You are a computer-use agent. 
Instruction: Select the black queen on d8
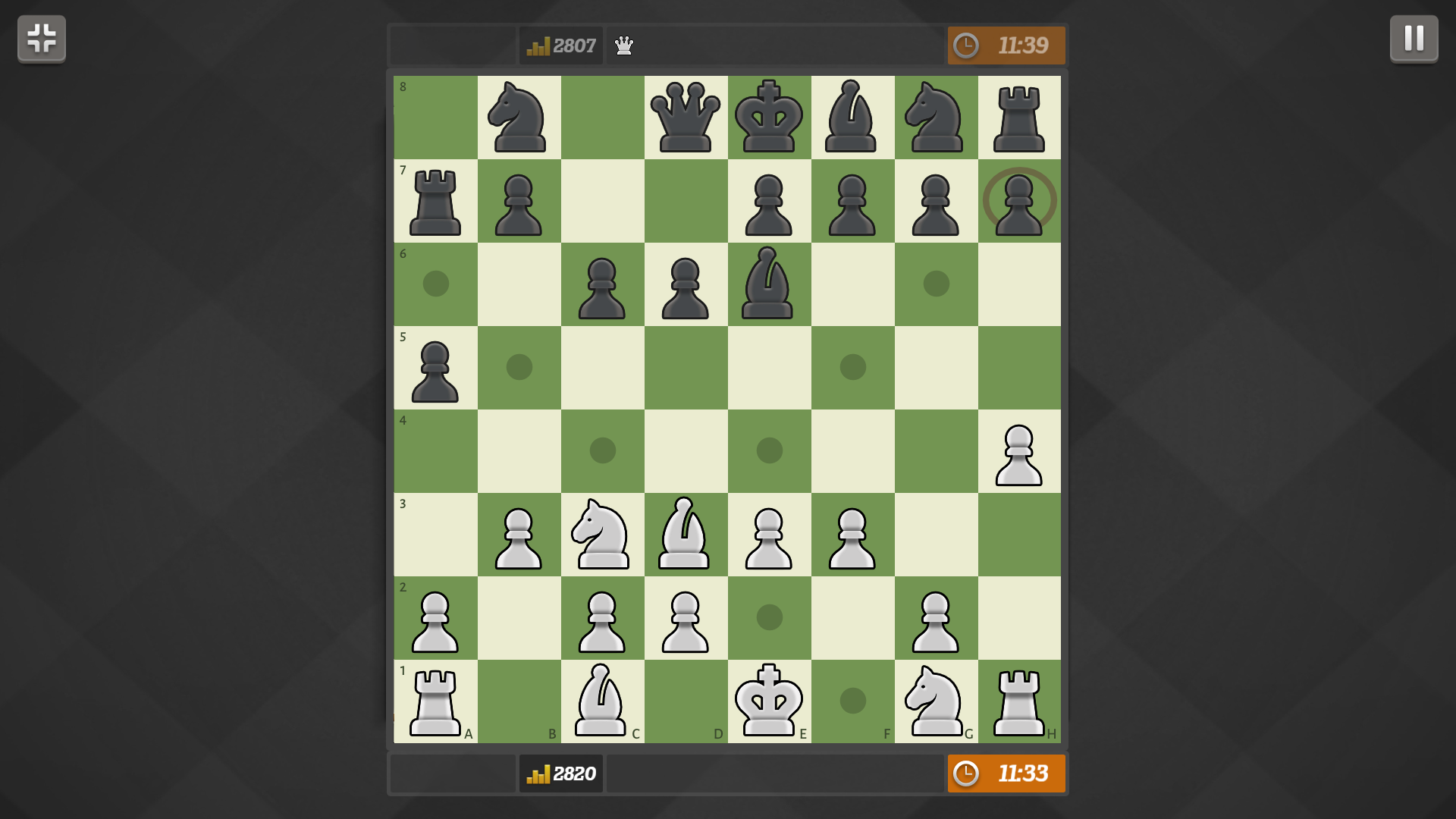pyautogui.click(x=686, y=118)
